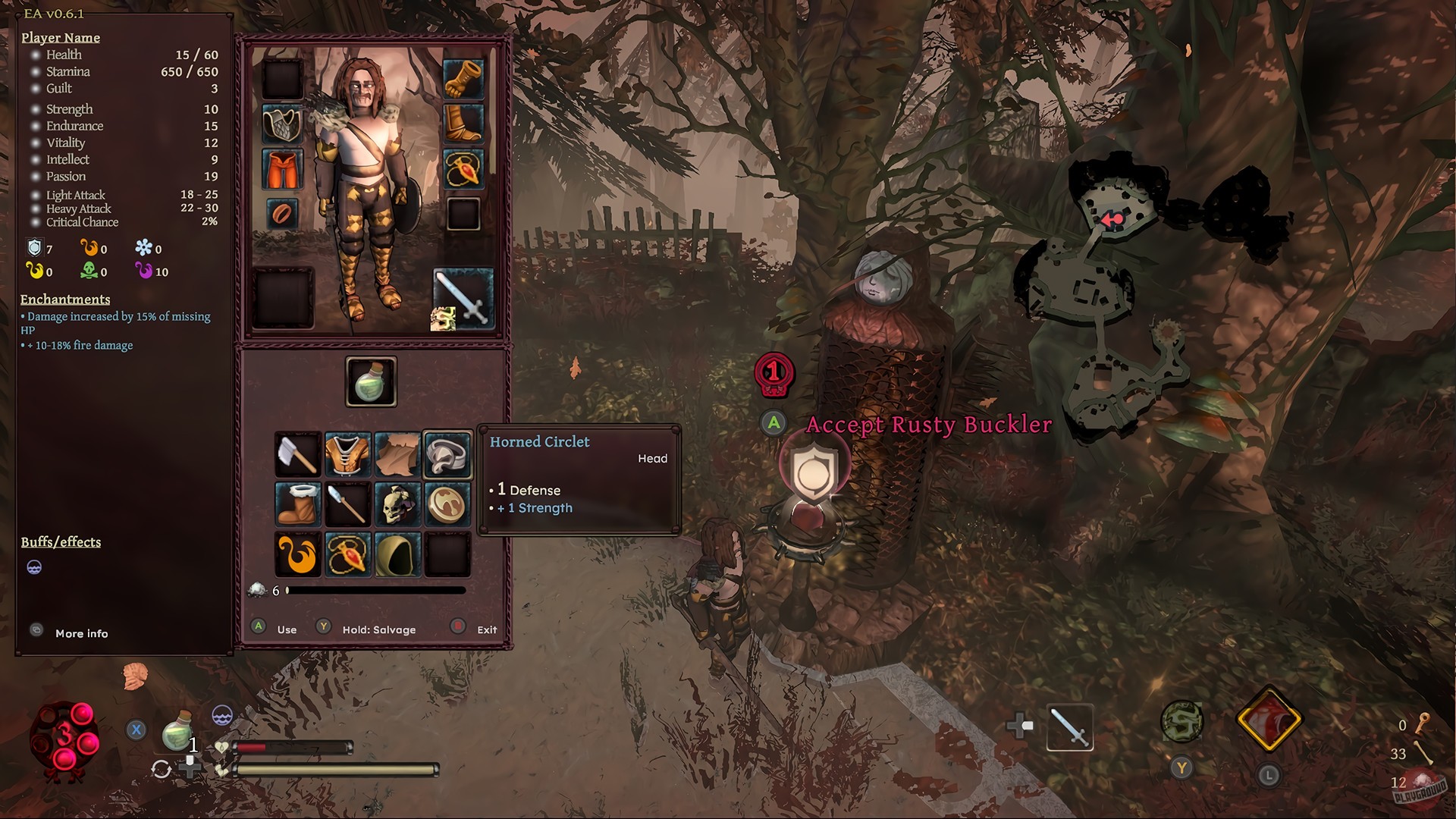The image size is (1456, 819).
Task: Select the hooded cowl inventory item
Action: (x=397, y=554)
